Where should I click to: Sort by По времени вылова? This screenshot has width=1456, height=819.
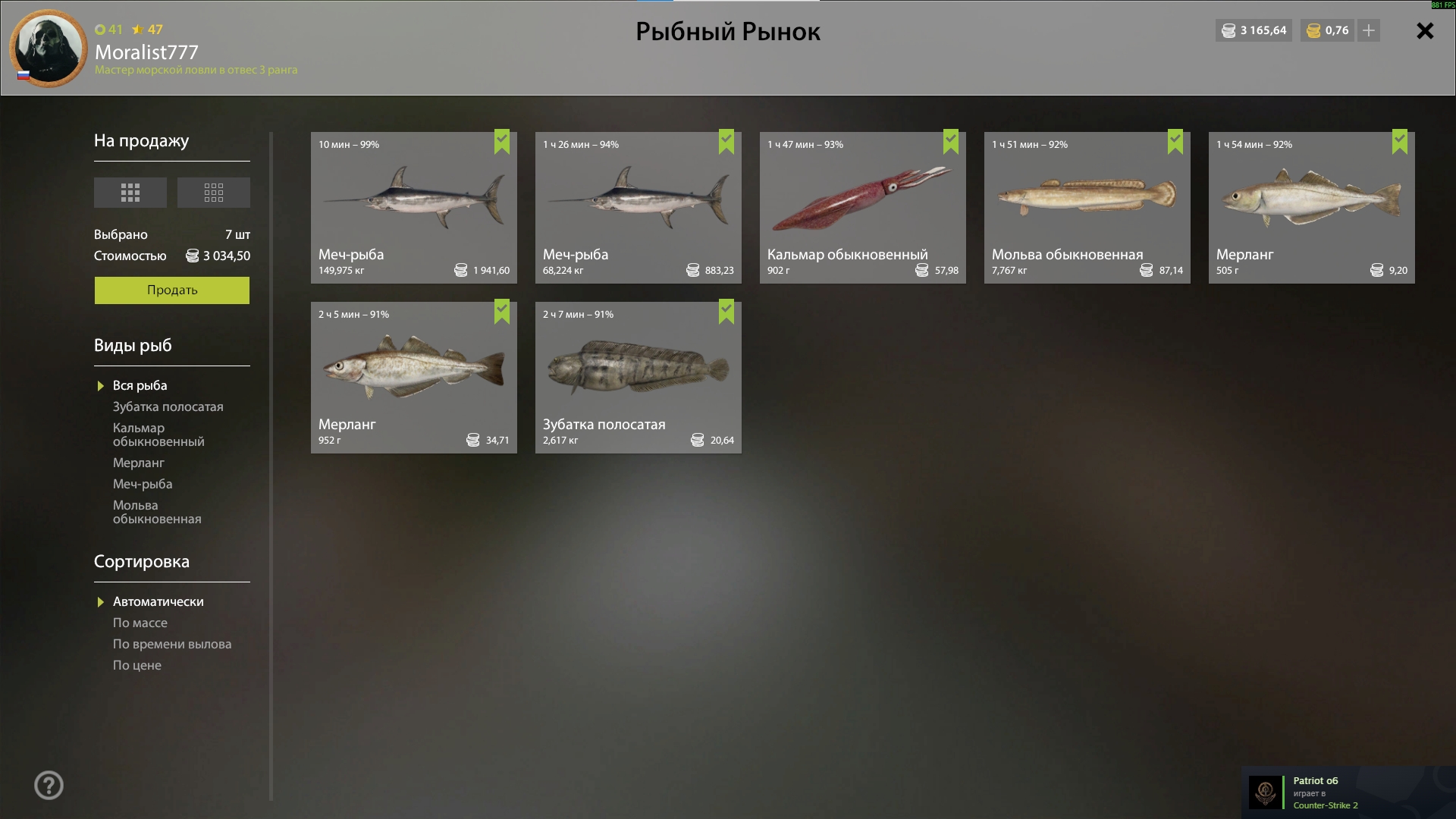point(172,645)
